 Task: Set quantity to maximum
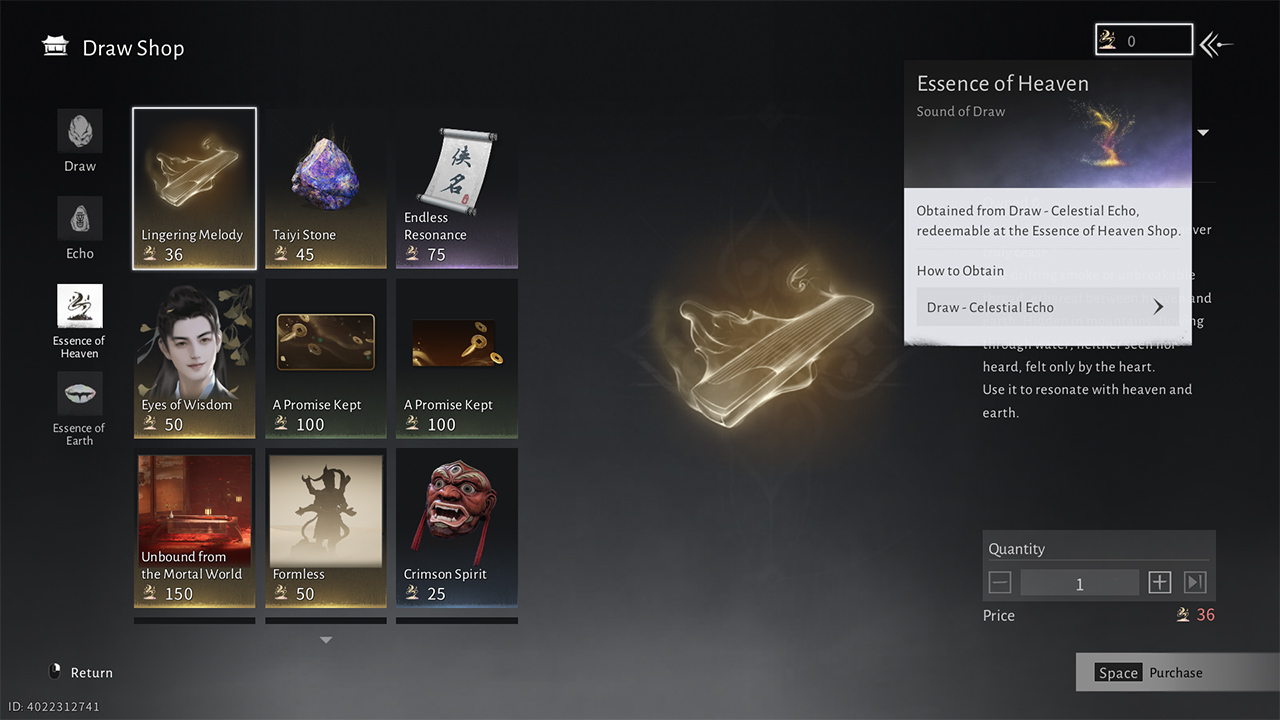click(1195, 583)
